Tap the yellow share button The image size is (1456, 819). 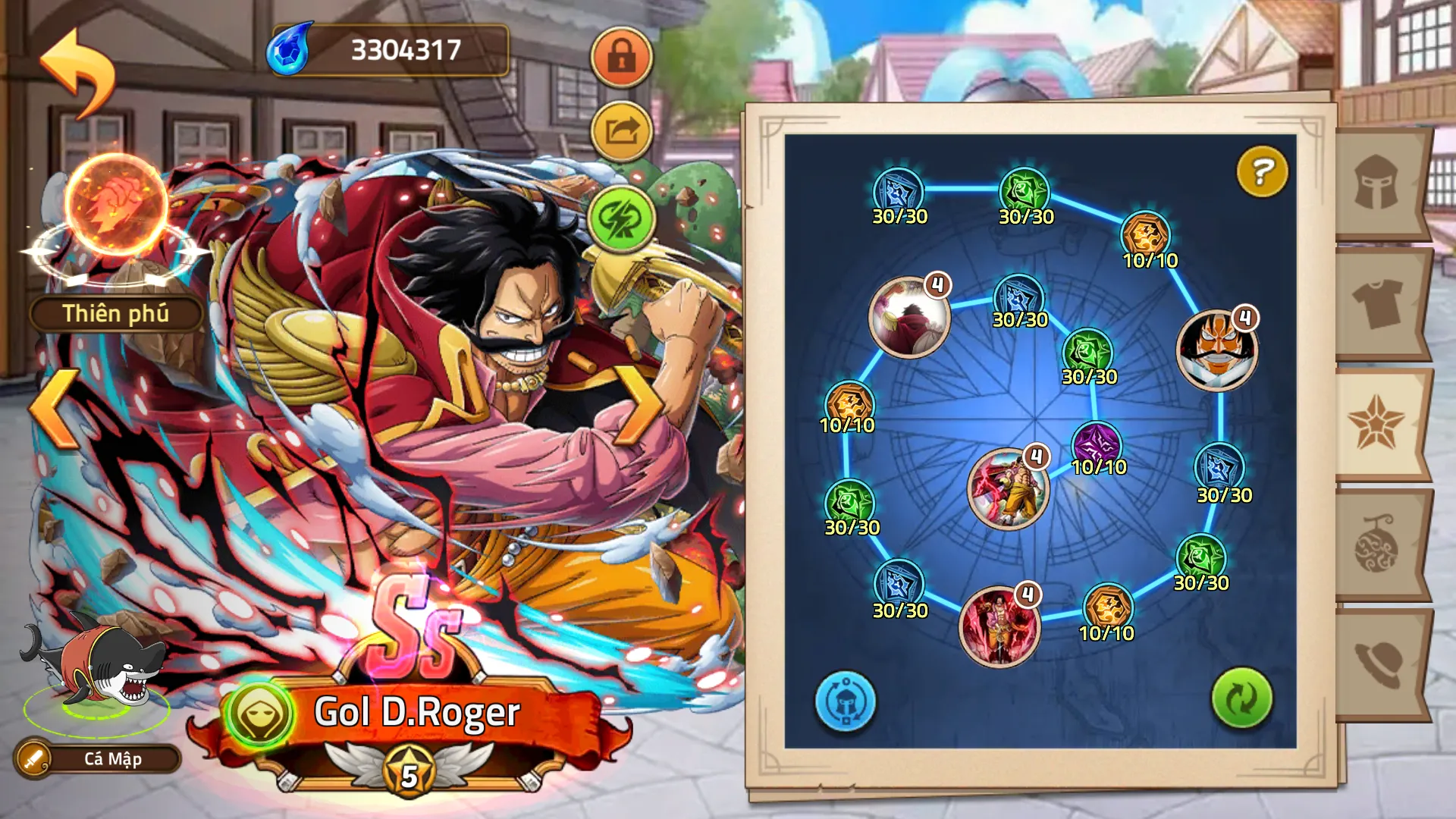pyautogui.click(x=622, y=133)
